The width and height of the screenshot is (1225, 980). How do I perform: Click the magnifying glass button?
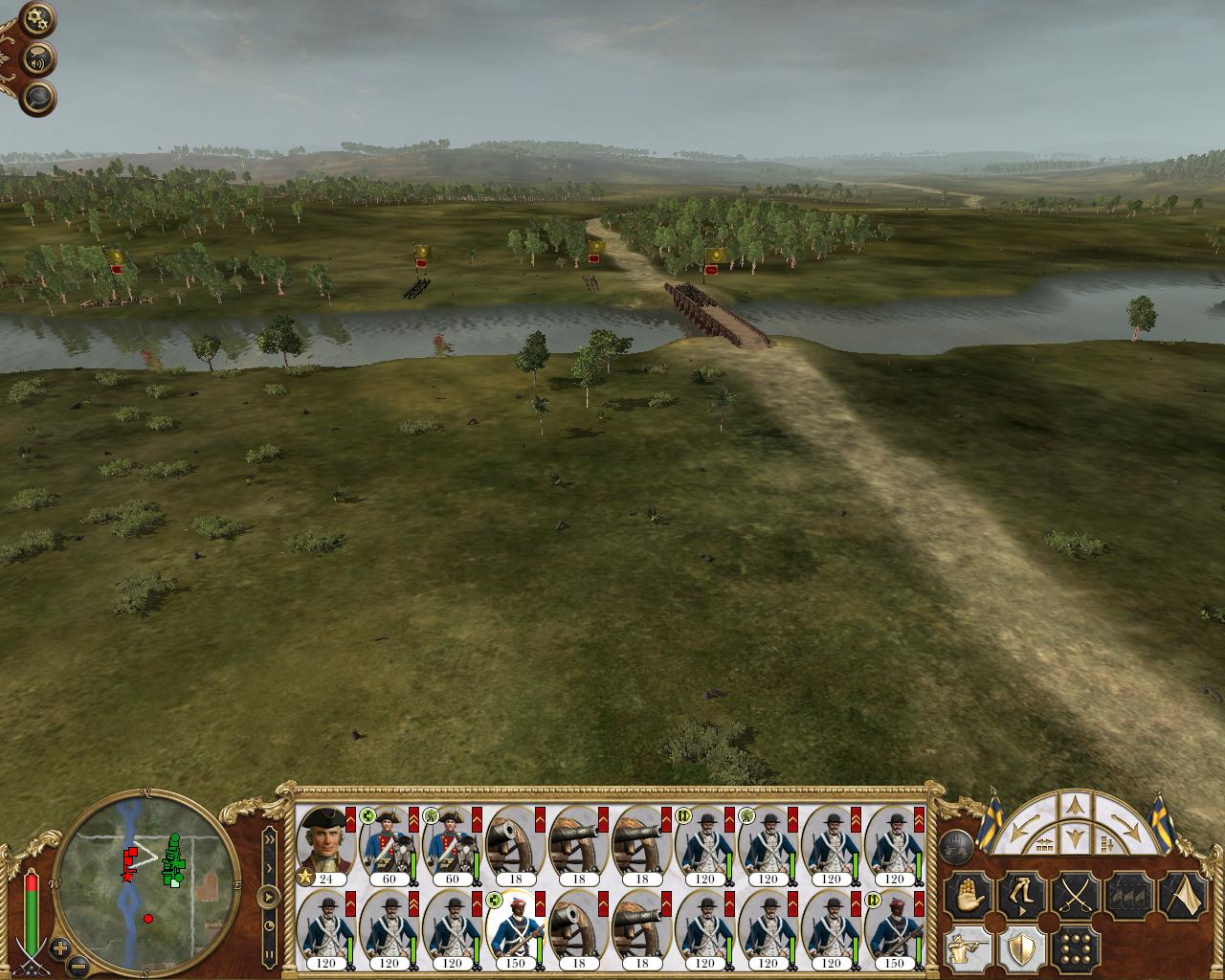point(38,97)
